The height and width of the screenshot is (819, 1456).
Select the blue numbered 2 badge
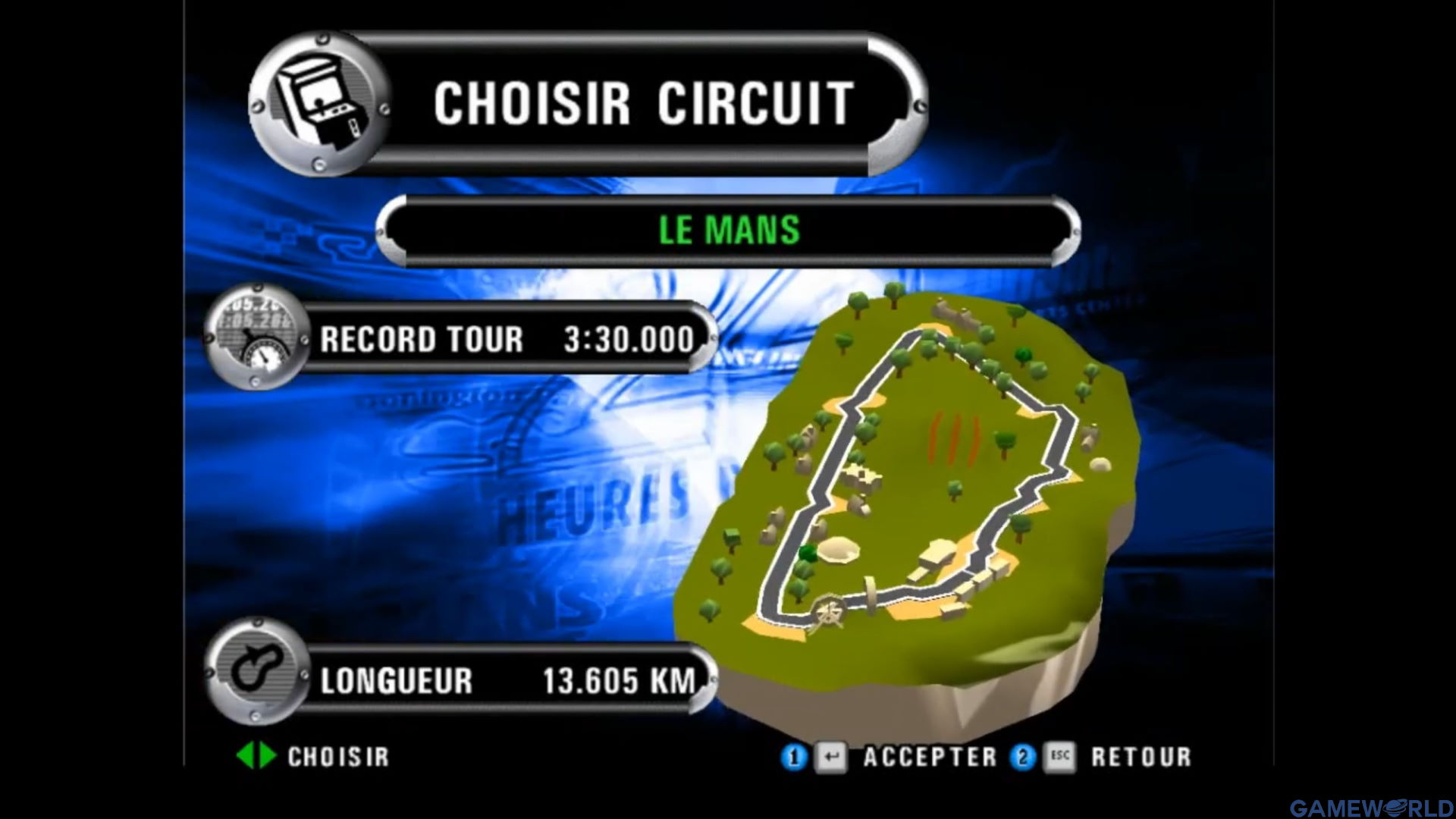(x=1024, y=757)
